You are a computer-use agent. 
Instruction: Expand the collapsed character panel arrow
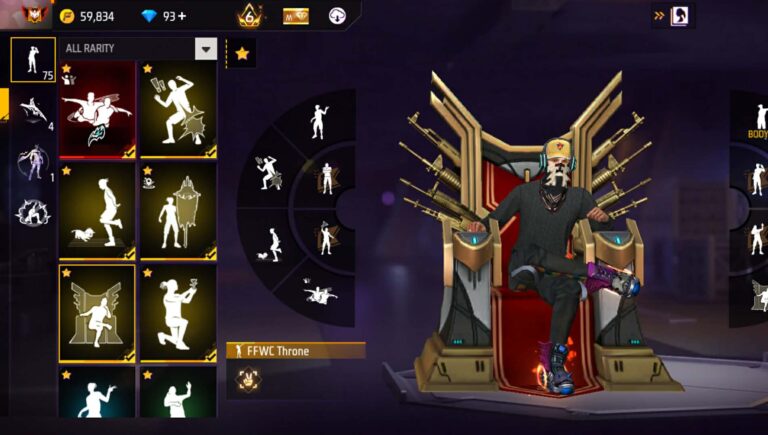pos(660,16)
